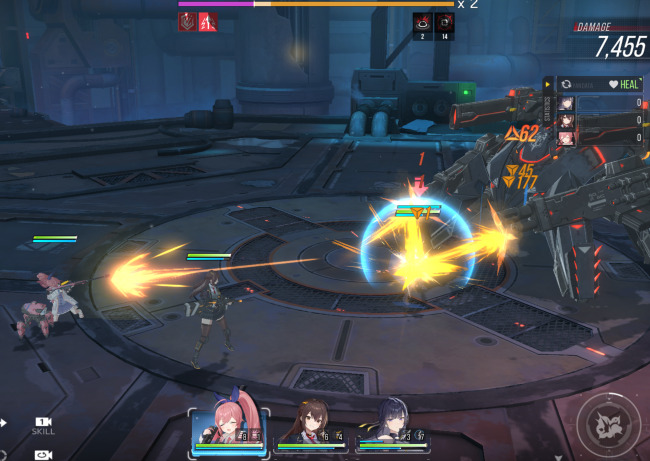Click the cycle arrows in statistics header
The height and width of the screenshot is (461, 650).
(x=567, y=85)
